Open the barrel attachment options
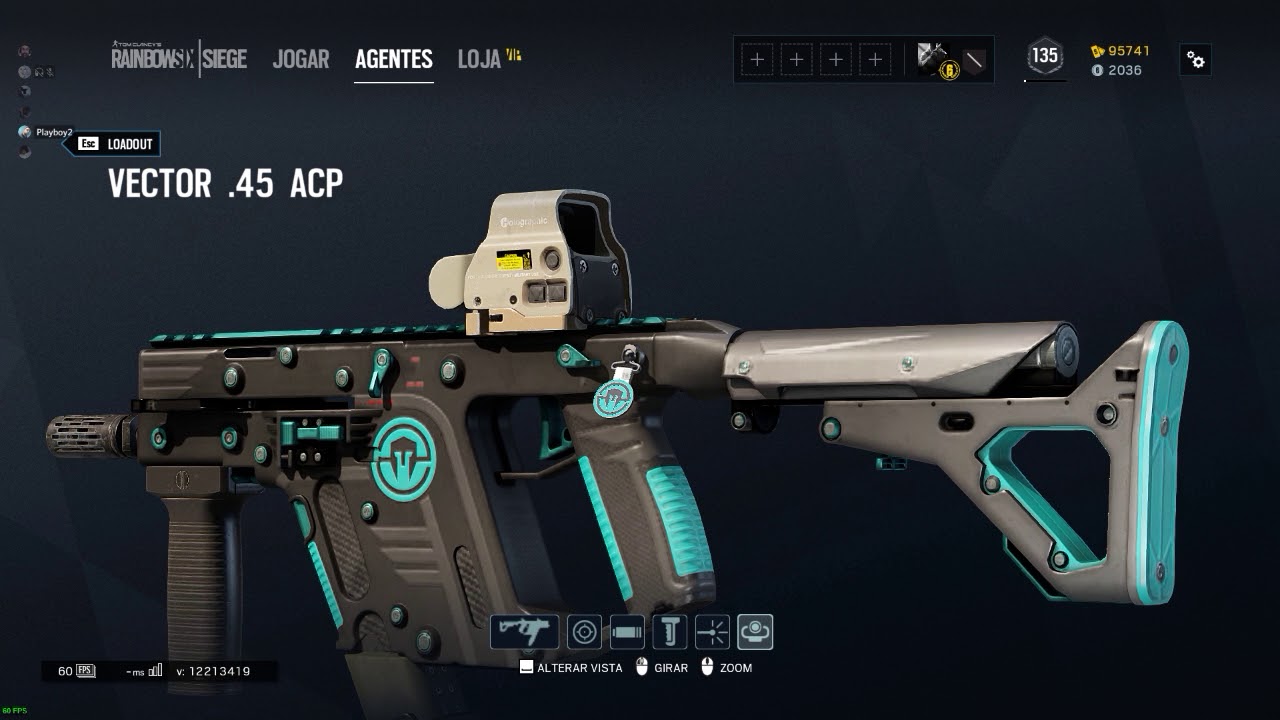 (x=626, y=632)
